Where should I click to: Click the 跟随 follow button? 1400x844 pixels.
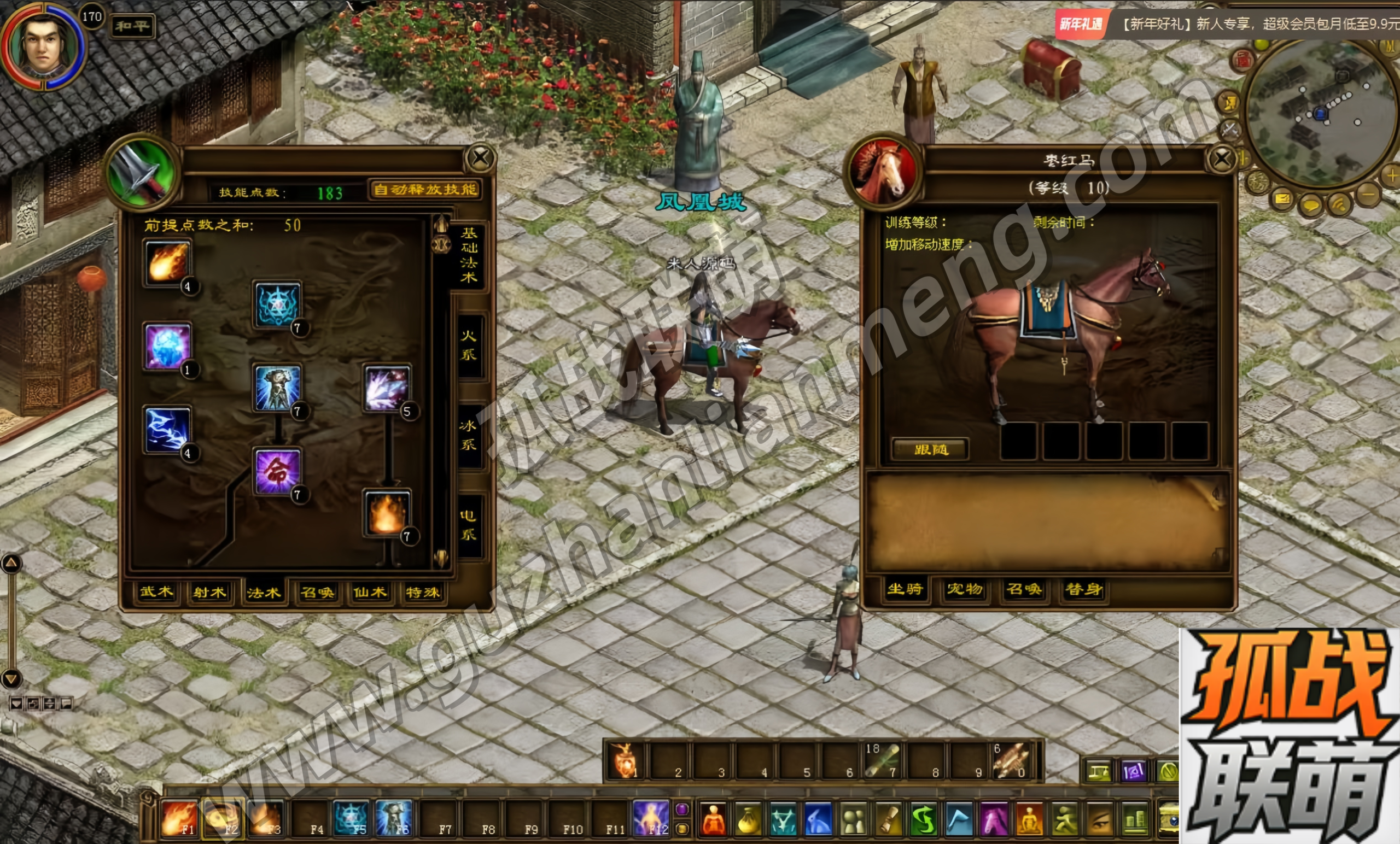[x=931, y=450]
